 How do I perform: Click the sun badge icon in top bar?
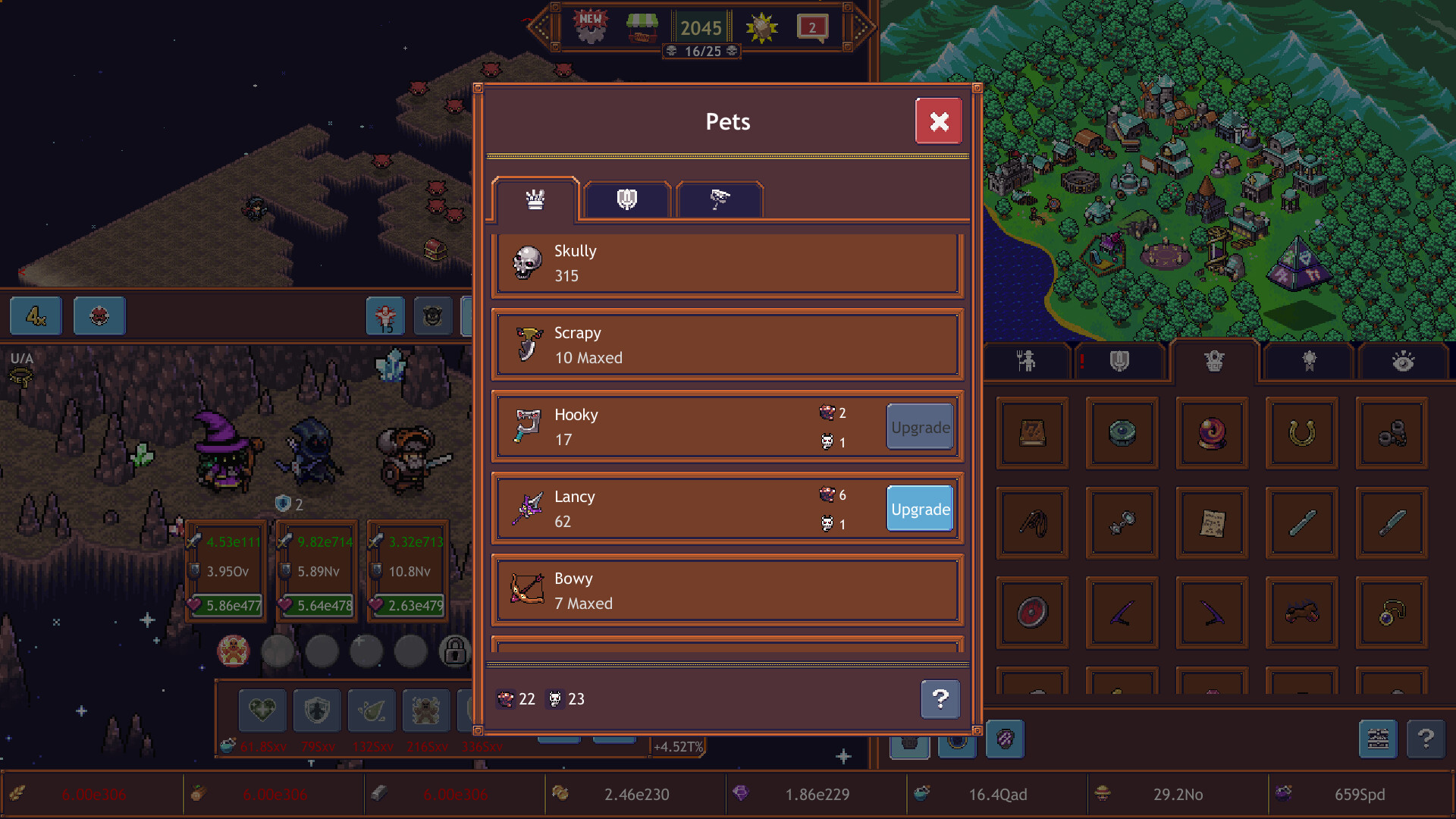[761, 27]
